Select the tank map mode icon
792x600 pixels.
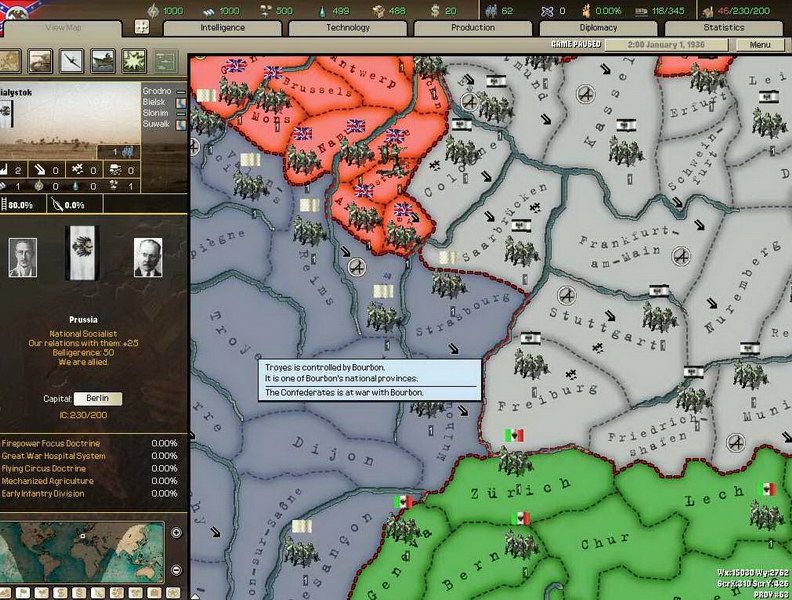point(40,60)
